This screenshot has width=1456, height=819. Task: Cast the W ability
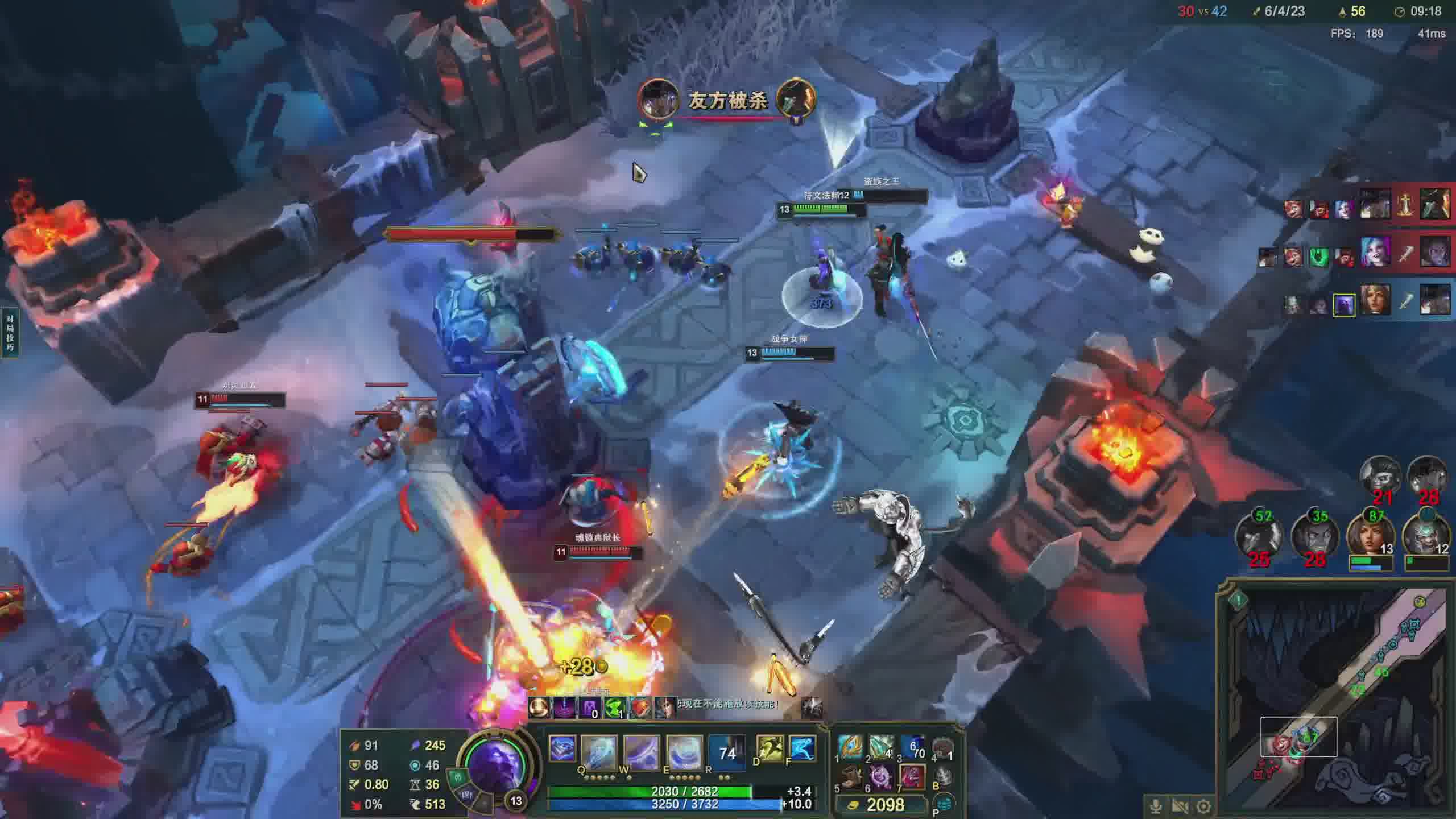(641, 752)
